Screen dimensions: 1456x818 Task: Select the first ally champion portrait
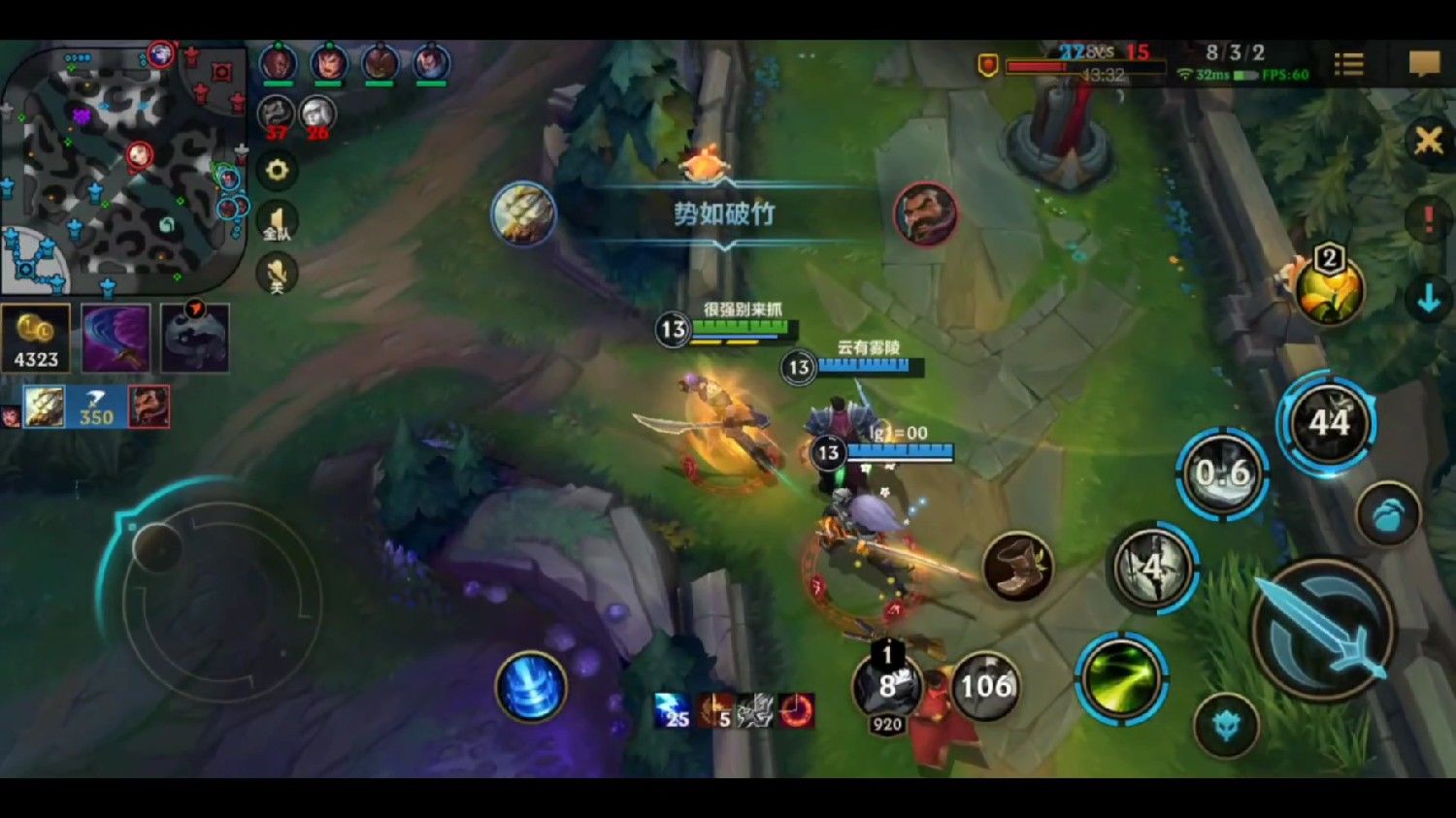click(278, 64)
